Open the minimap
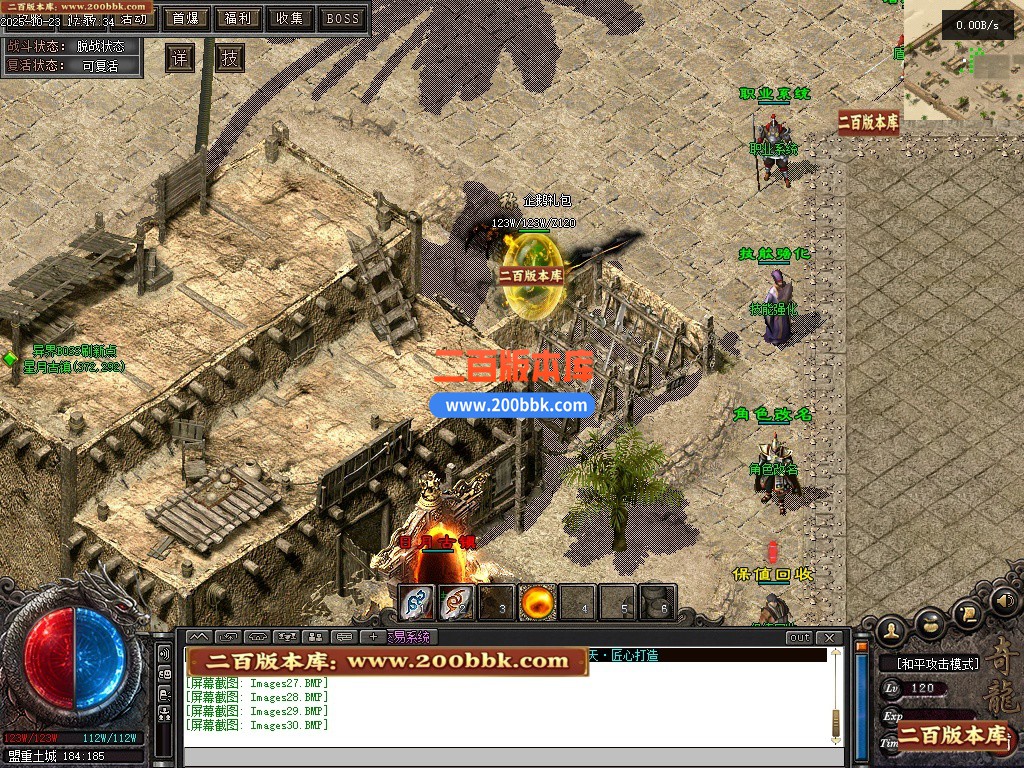This screenshot has width=1024, height=768. (962, 60)
